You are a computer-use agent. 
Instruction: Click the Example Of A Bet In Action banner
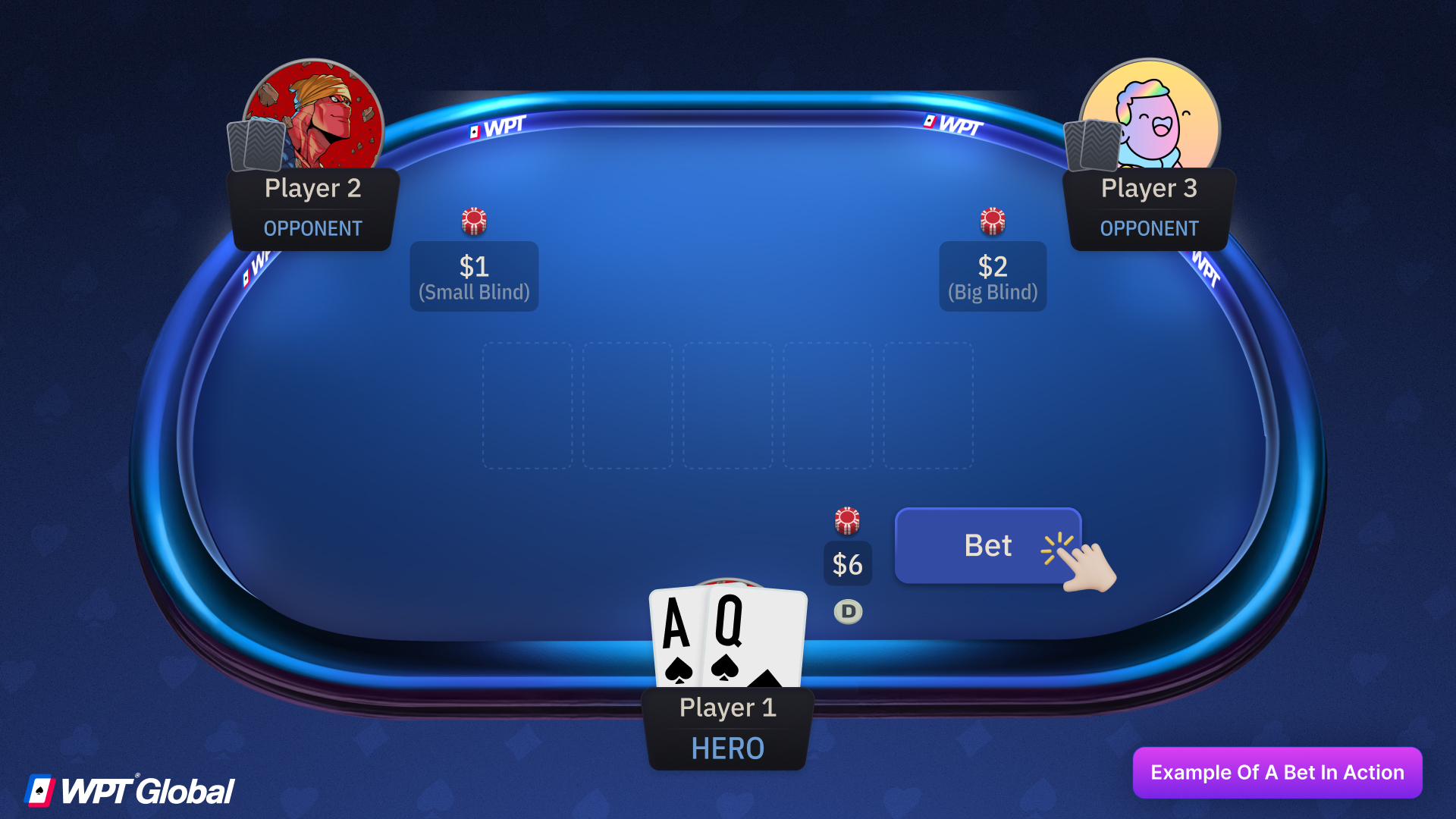coord(1277,772)
